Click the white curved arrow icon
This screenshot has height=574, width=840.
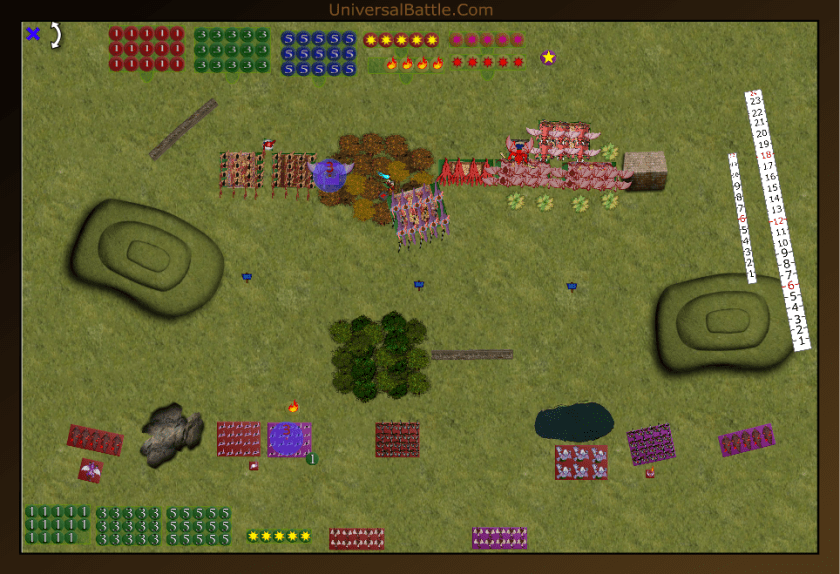(x=56, y=35)
